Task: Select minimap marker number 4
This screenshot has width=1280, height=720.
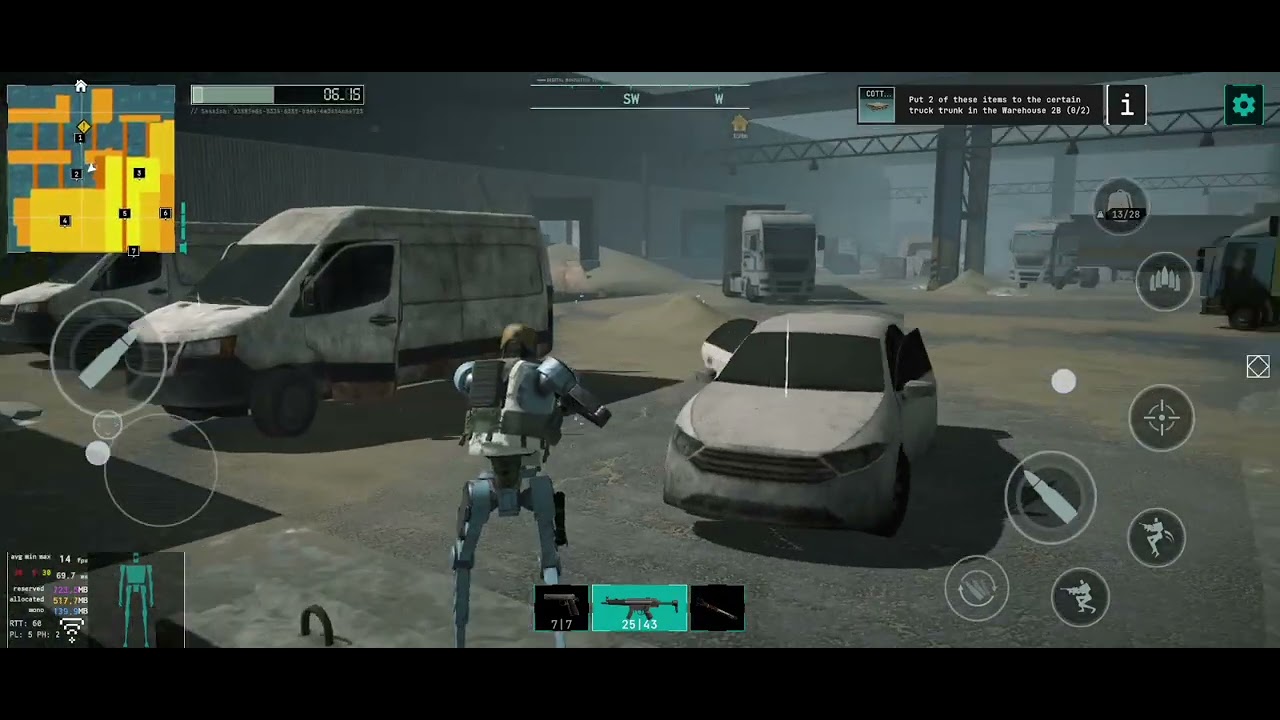Action: click(65, 220)
